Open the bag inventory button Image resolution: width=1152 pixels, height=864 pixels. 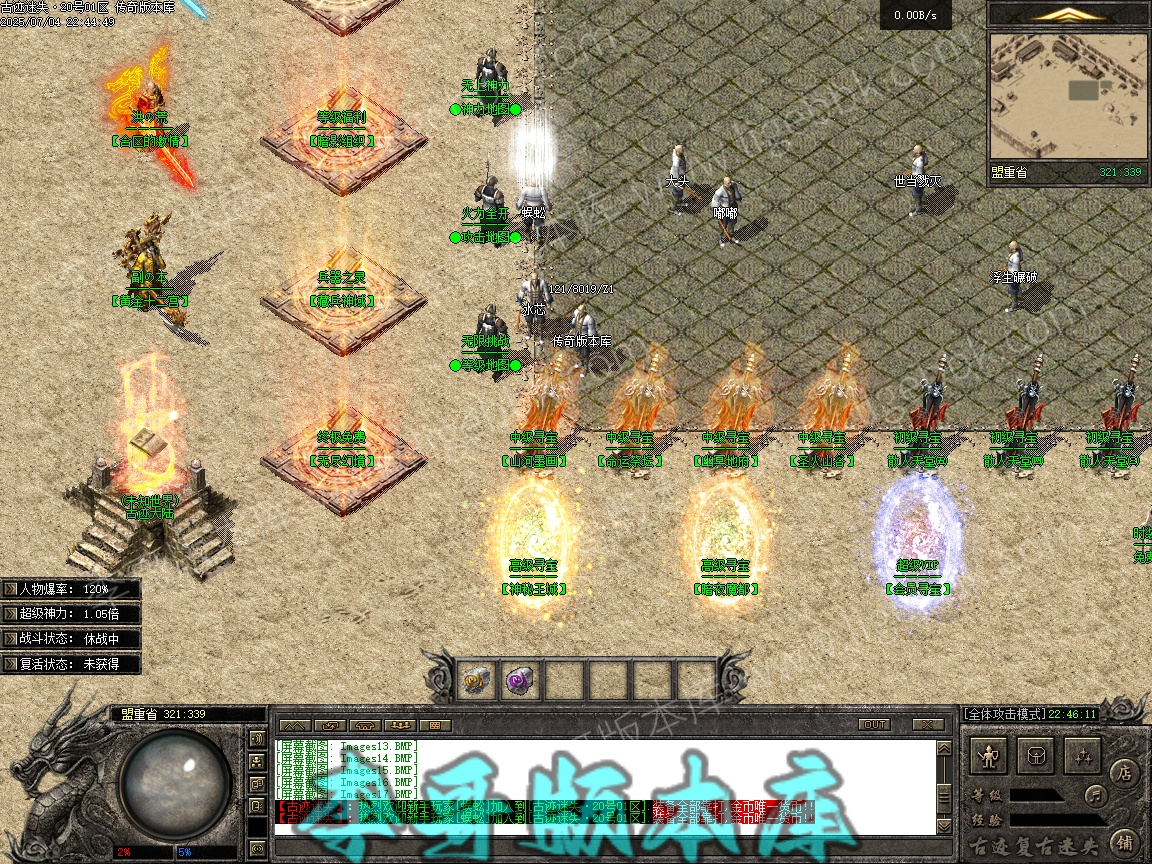pyautogui.click(x=1037, y=757)
